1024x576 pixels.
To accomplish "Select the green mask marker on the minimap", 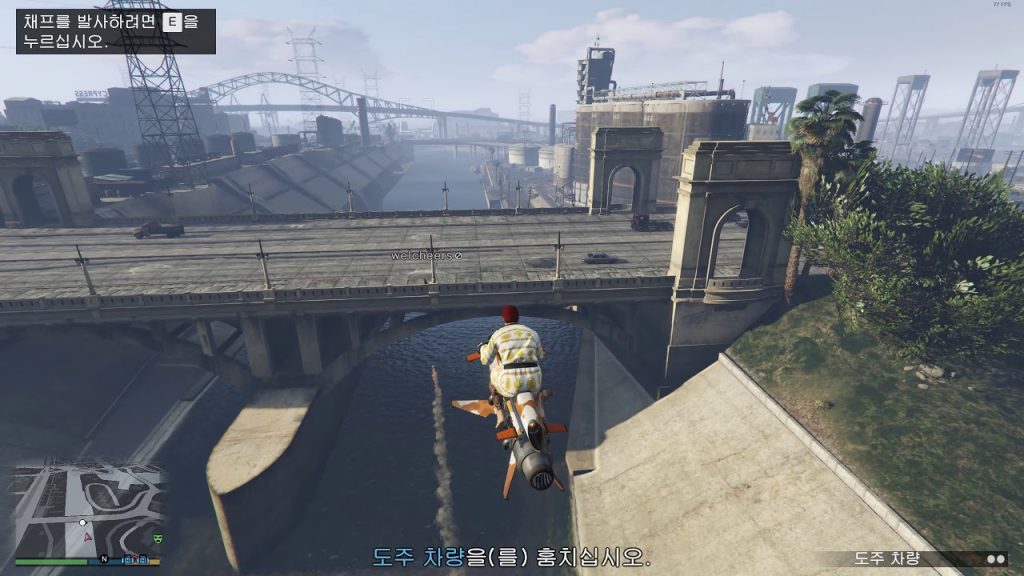I will point(157,539).
